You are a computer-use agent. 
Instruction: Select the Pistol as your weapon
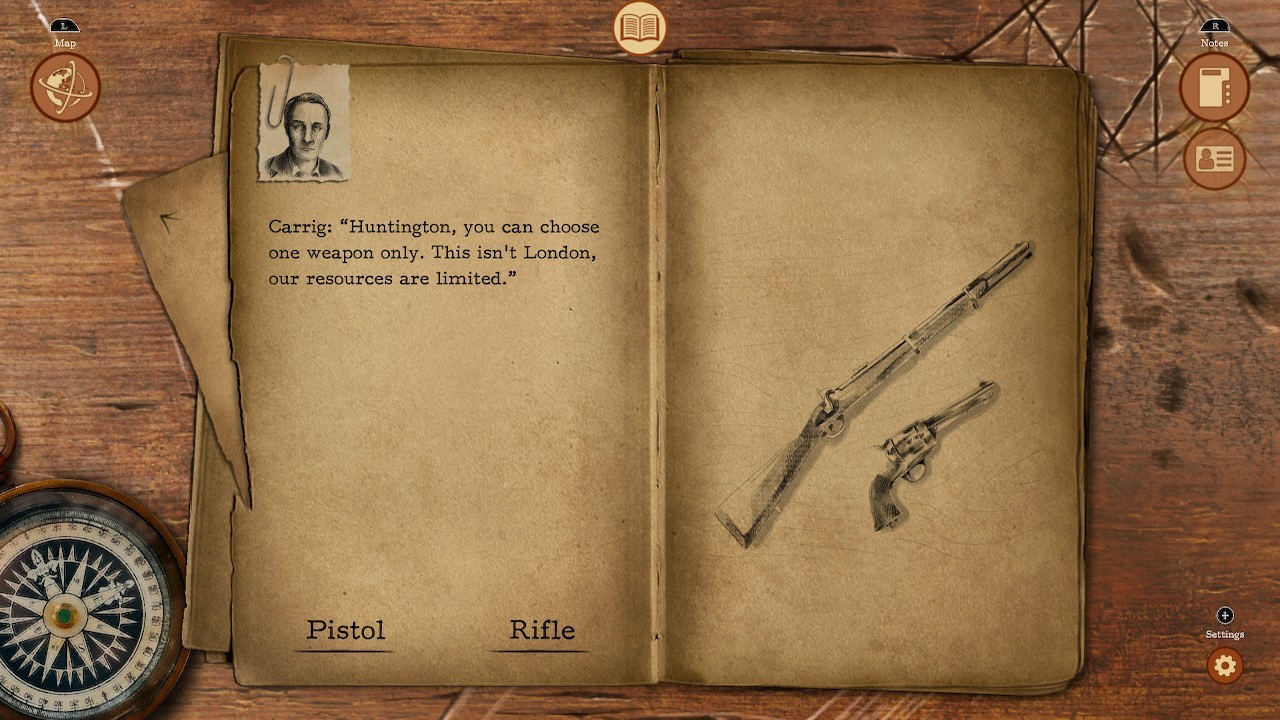(345, 630)
